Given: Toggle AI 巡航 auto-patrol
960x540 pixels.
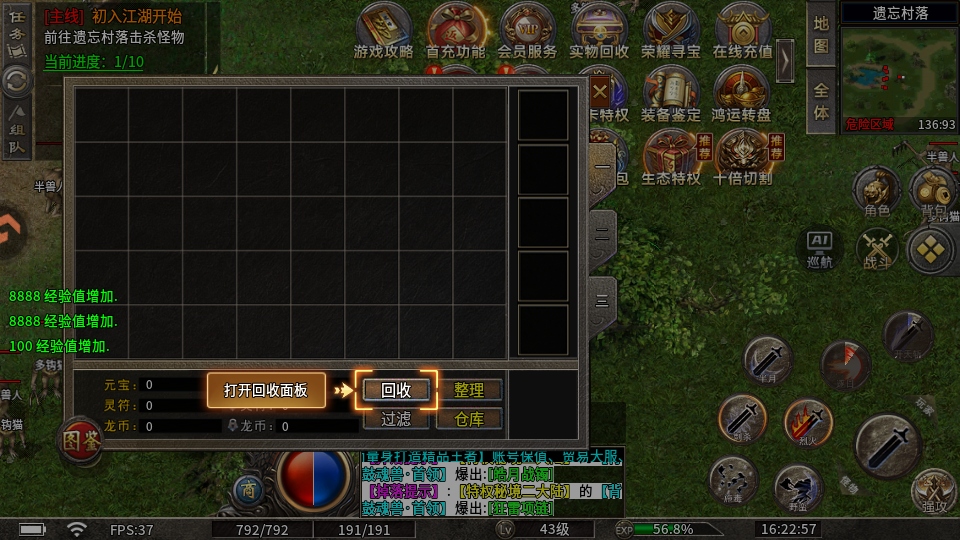Looking at the screenshot, I should [819, 247].
